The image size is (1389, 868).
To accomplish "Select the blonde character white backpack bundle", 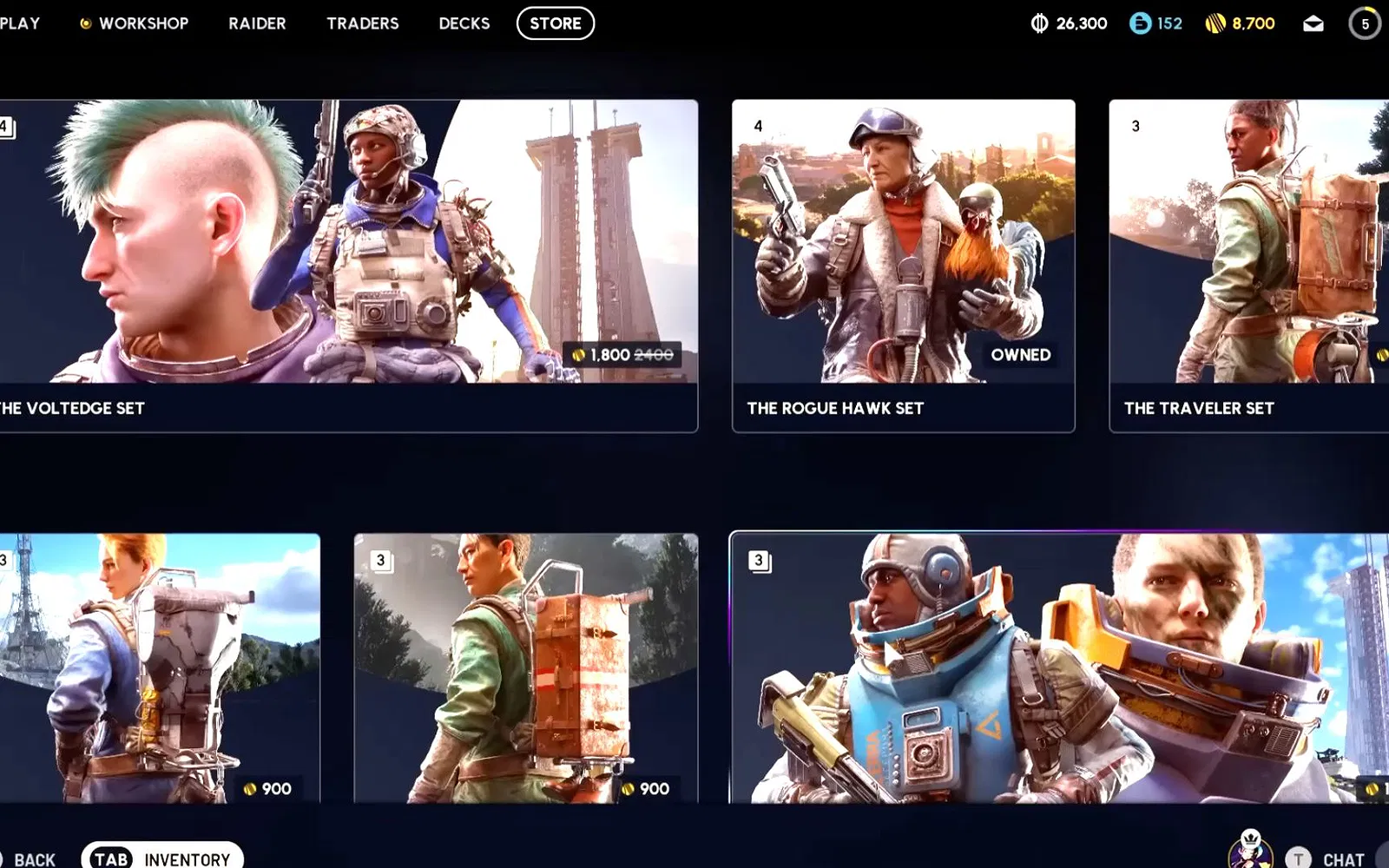I will click(160, 667).
